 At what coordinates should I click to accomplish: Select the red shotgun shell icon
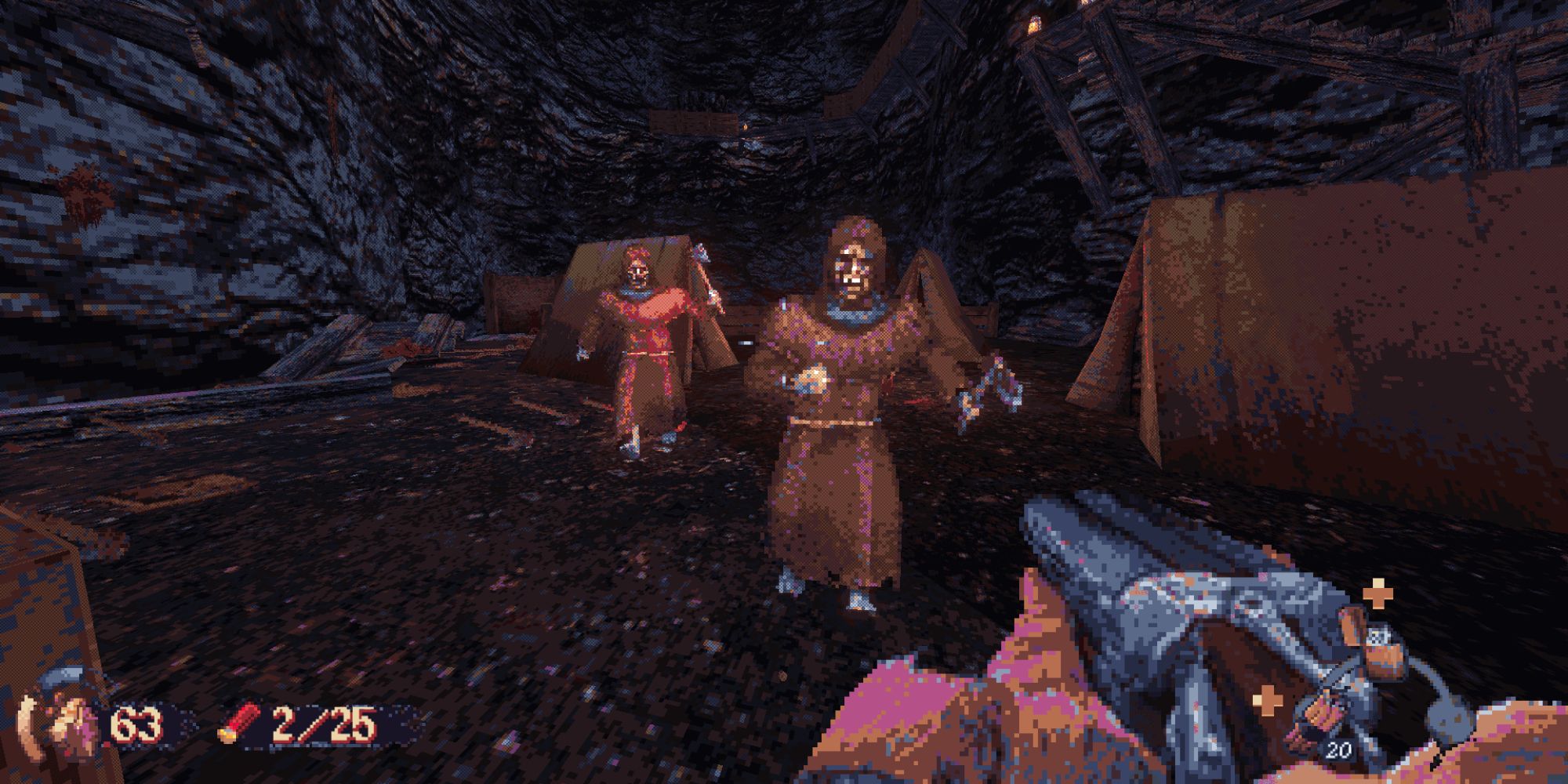click(x=239, y=724)
